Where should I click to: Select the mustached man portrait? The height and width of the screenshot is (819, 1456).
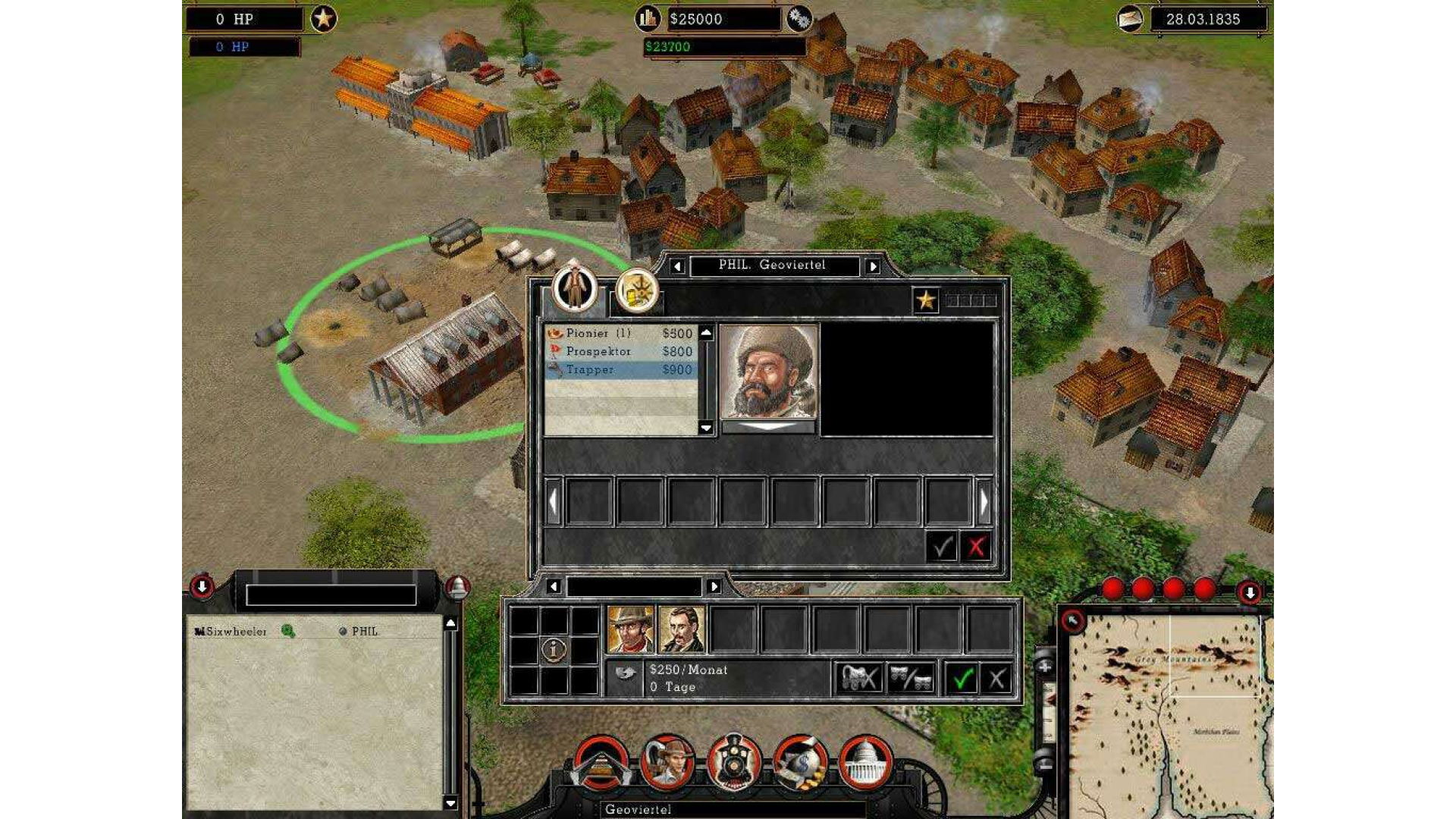click(682, 629)
